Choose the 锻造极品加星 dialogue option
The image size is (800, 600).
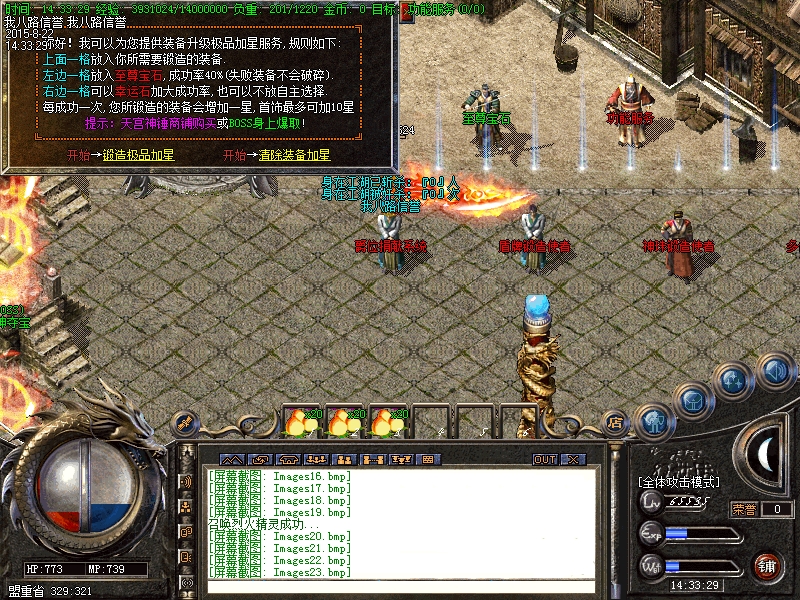pos(138,156)
